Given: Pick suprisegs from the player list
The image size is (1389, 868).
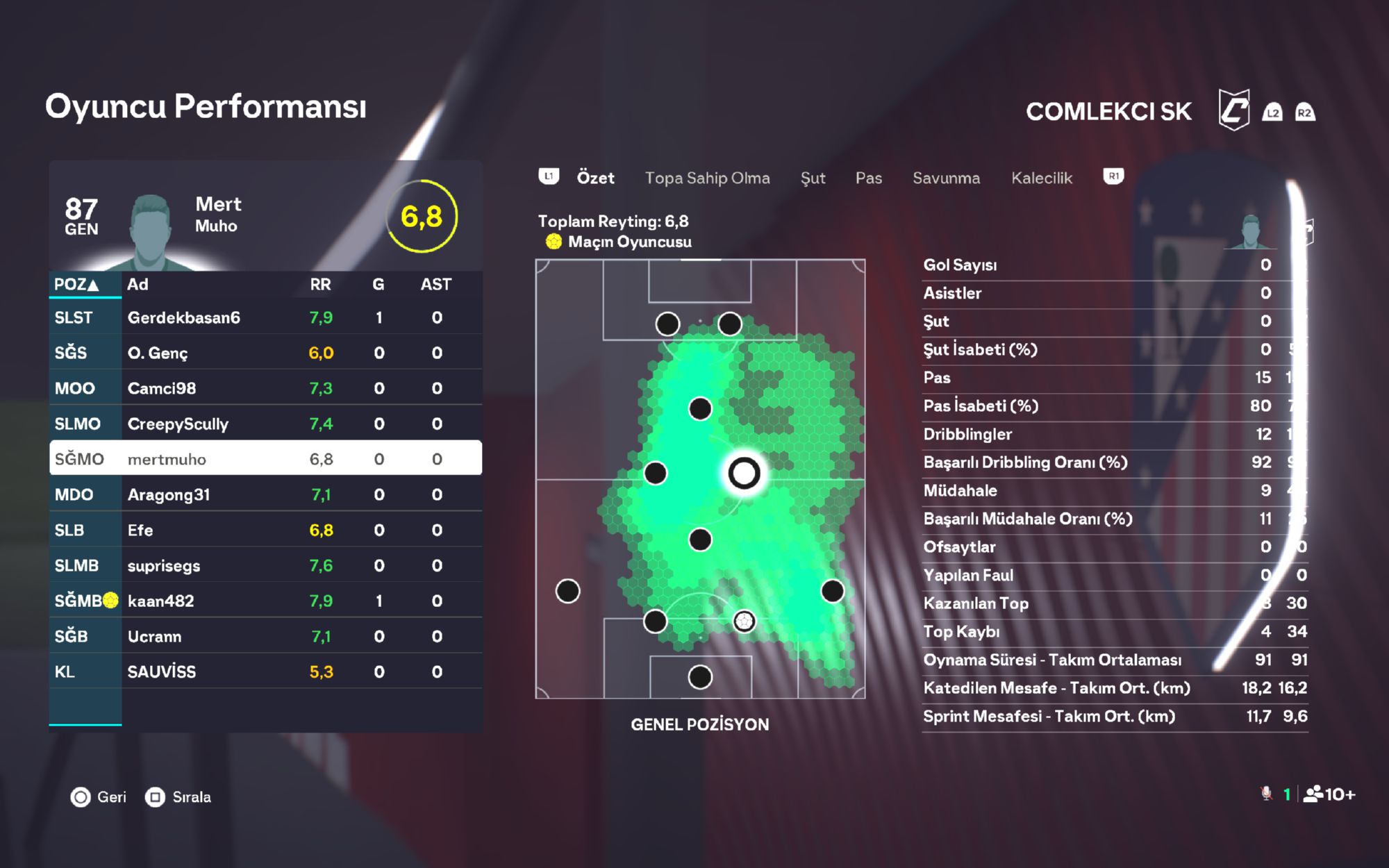Looking at the screenshot, I should (x=265, y=565).
